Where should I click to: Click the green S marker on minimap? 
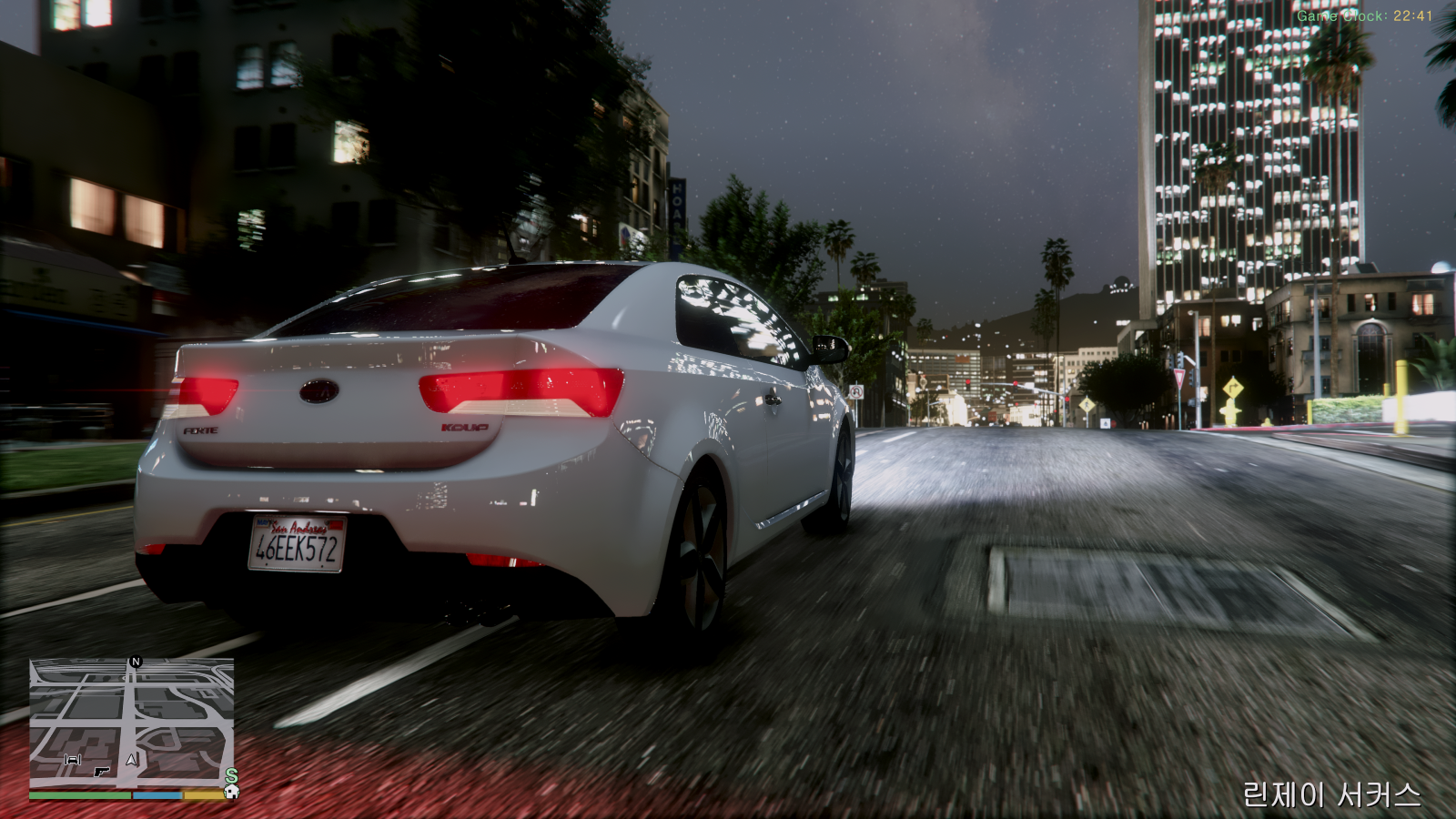(x=231, y=776)
